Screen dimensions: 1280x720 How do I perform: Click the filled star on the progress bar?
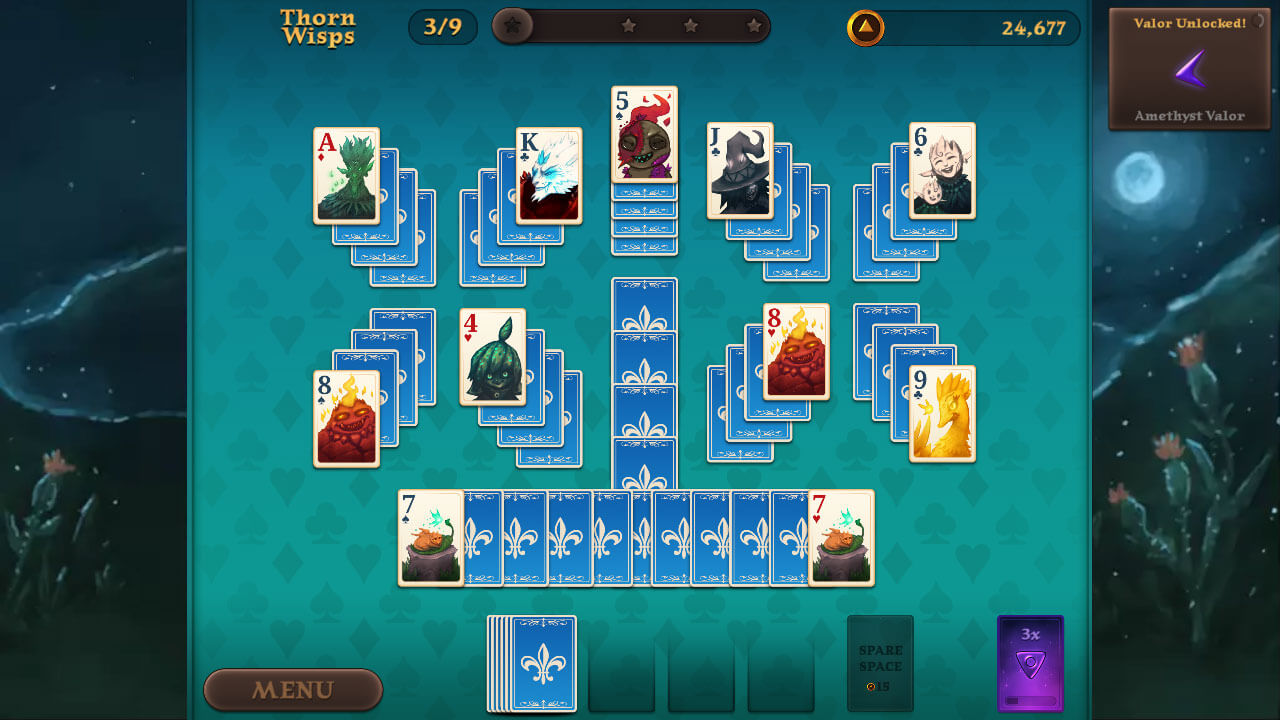tap(513, 27)
